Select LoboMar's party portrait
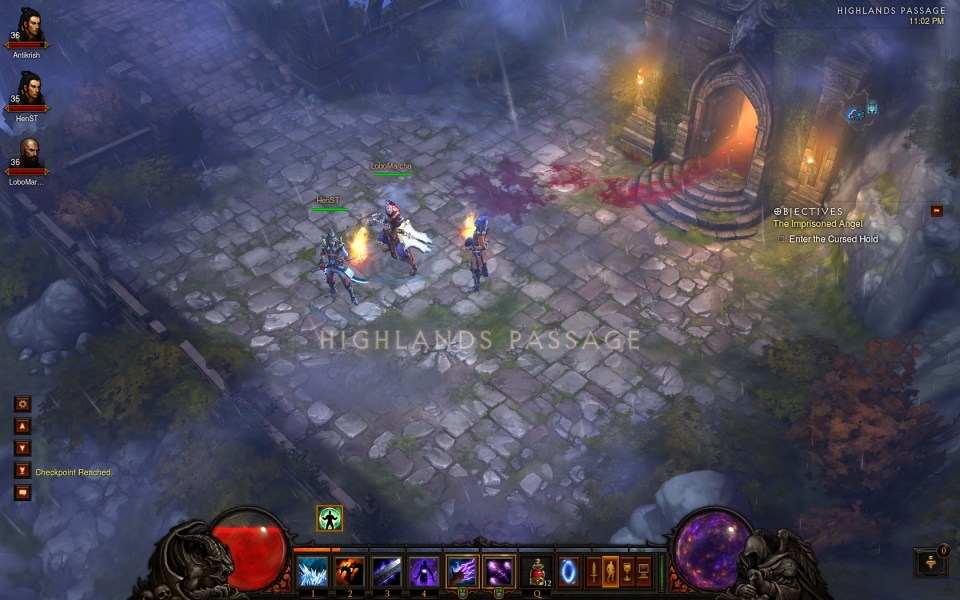The height and width of the screenshot is (600, 960). coord(28,152)
